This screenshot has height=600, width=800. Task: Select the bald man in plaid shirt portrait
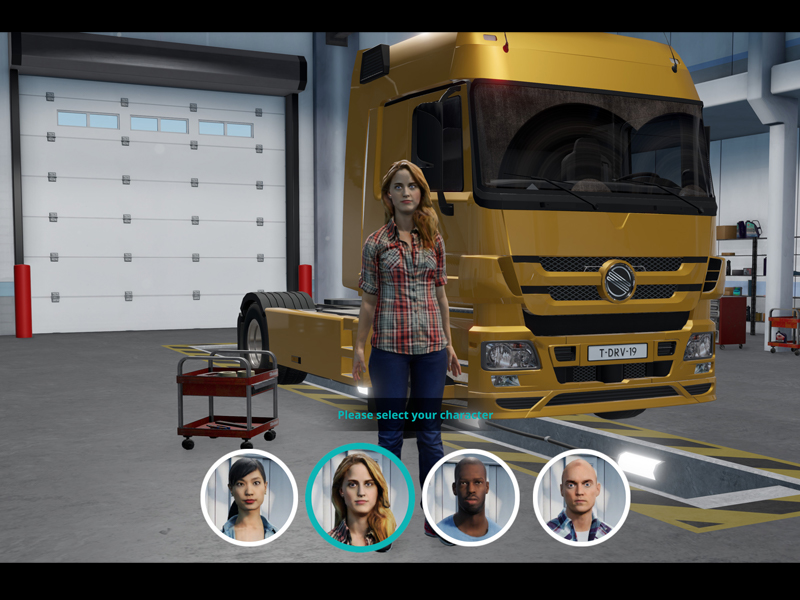[581, 497]
